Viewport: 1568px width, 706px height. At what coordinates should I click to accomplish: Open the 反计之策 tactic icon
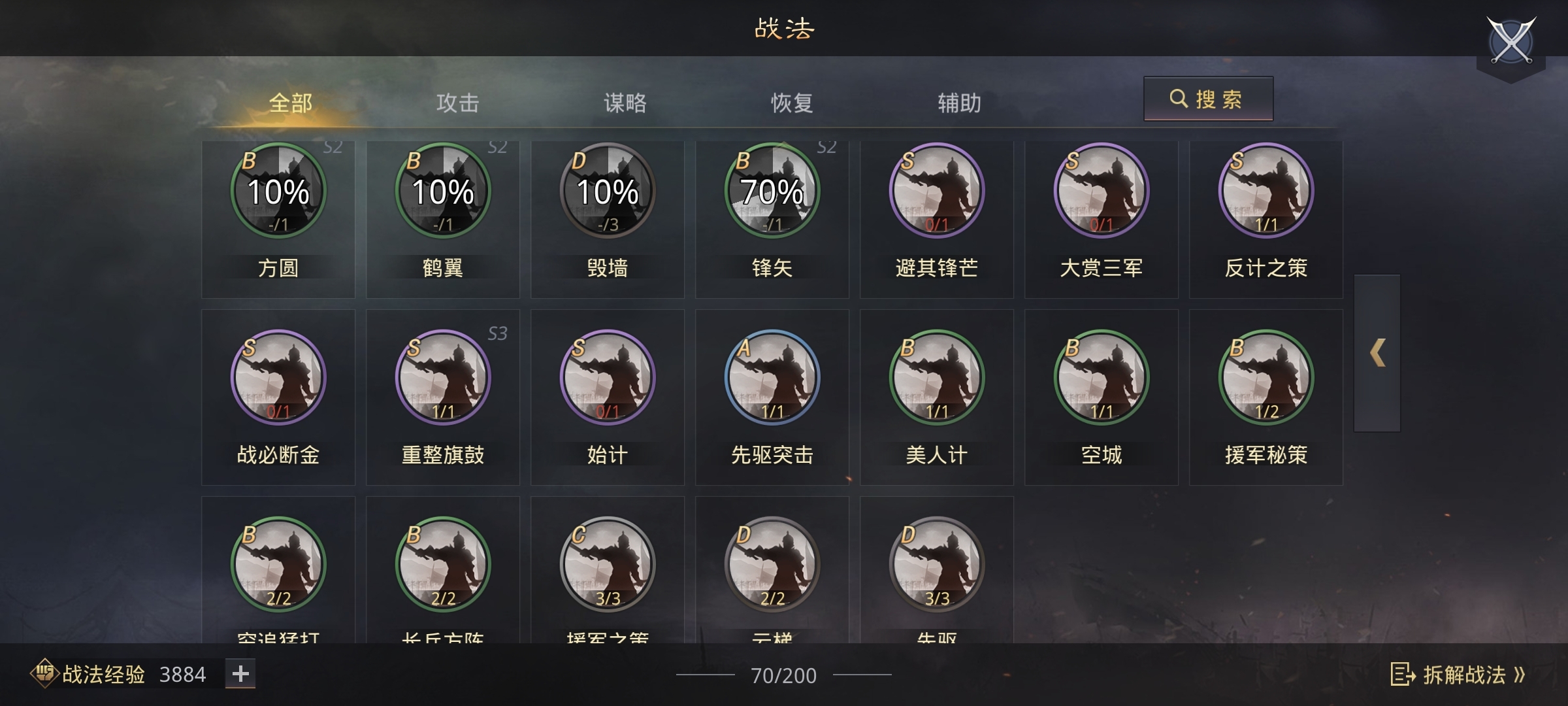pos(1266,190)
